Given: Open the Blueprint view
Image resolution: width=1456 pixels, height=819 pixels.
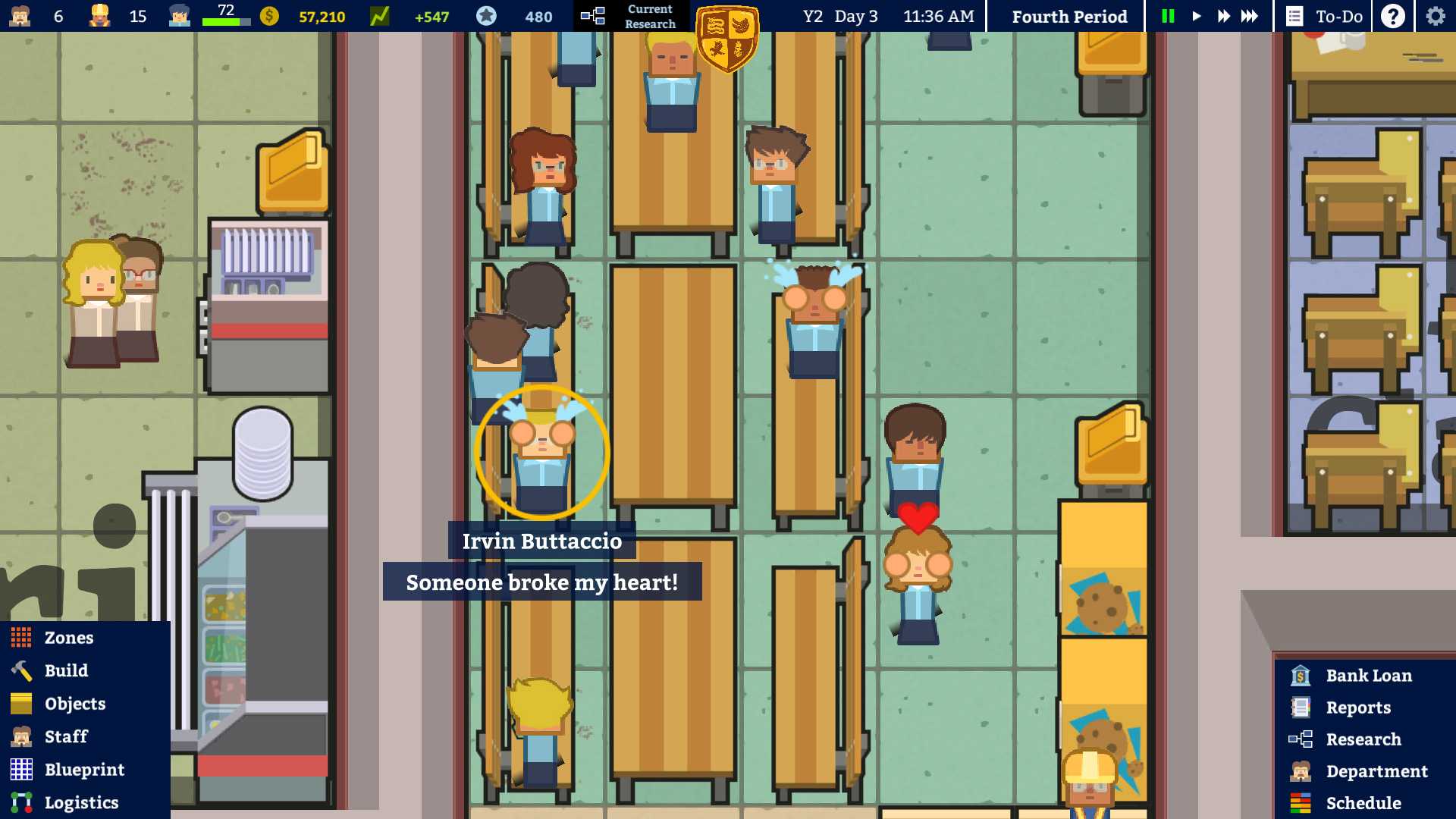Looking at the screenshot, I should (x=85, y=769).
